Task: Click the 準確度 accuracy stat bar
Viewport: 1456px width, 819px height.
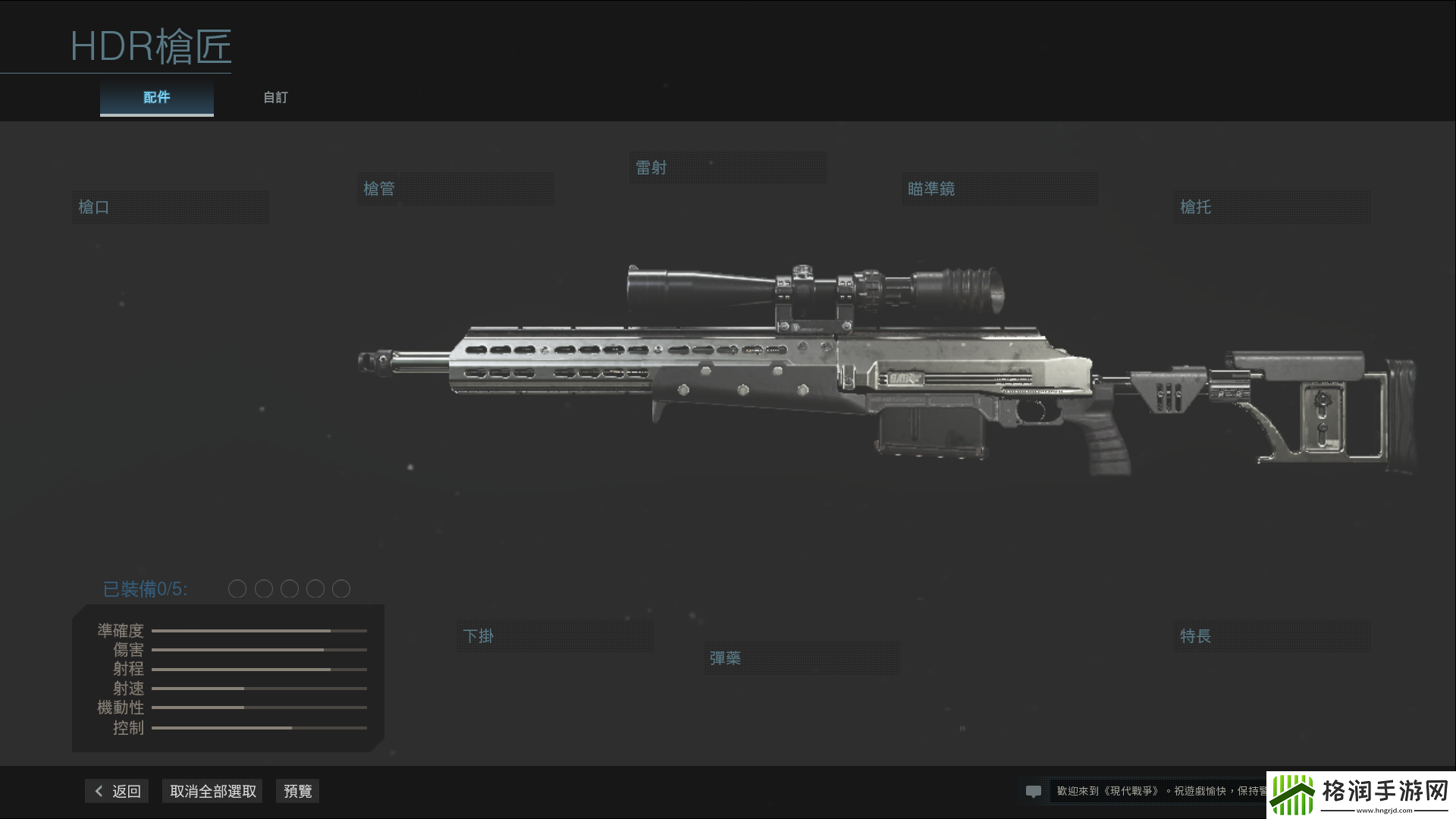Action: (258, 630)
